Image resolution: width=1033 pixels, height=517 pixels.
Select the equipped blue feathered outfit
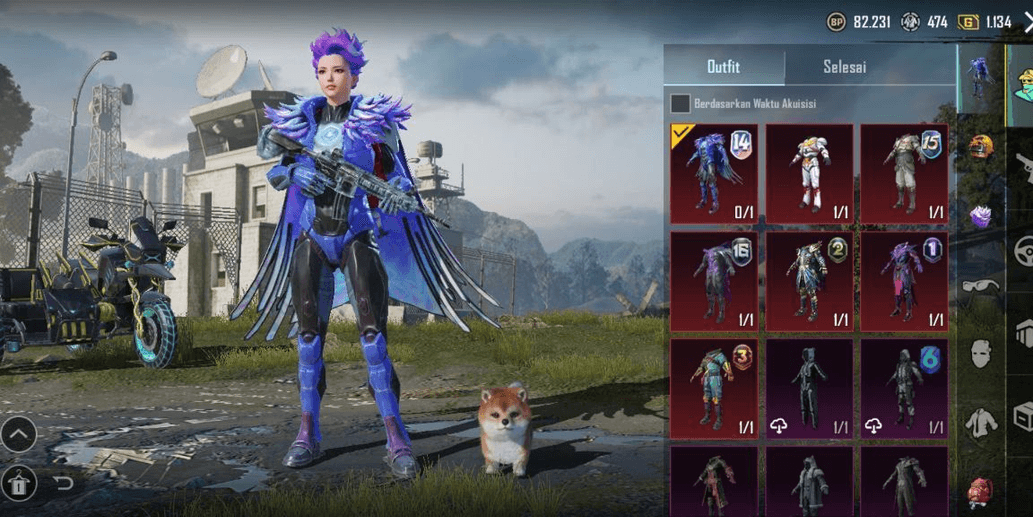click(x=714, y=173)
